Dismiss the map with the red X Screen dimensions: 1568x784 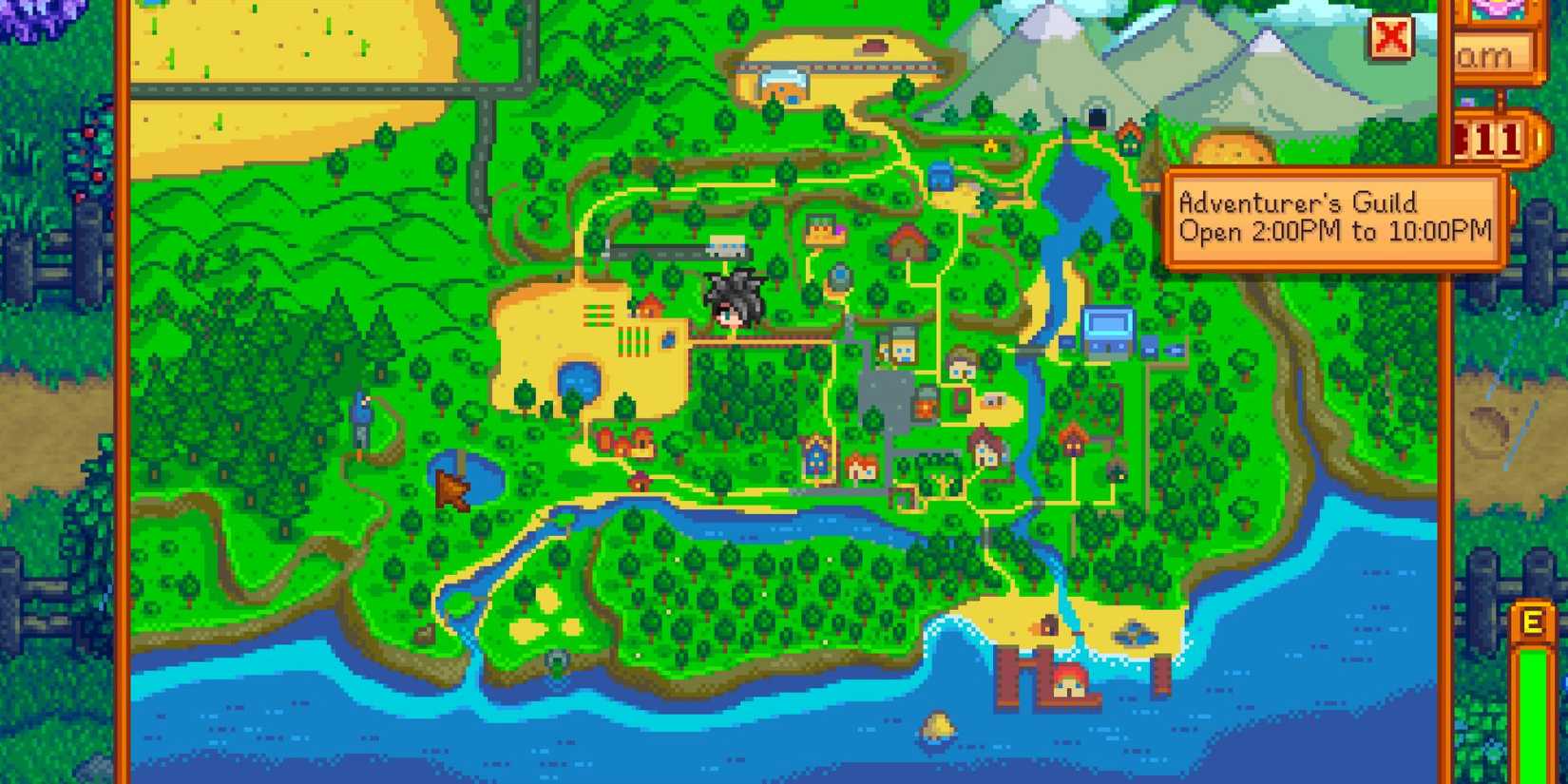click(x=1389, y=40)
